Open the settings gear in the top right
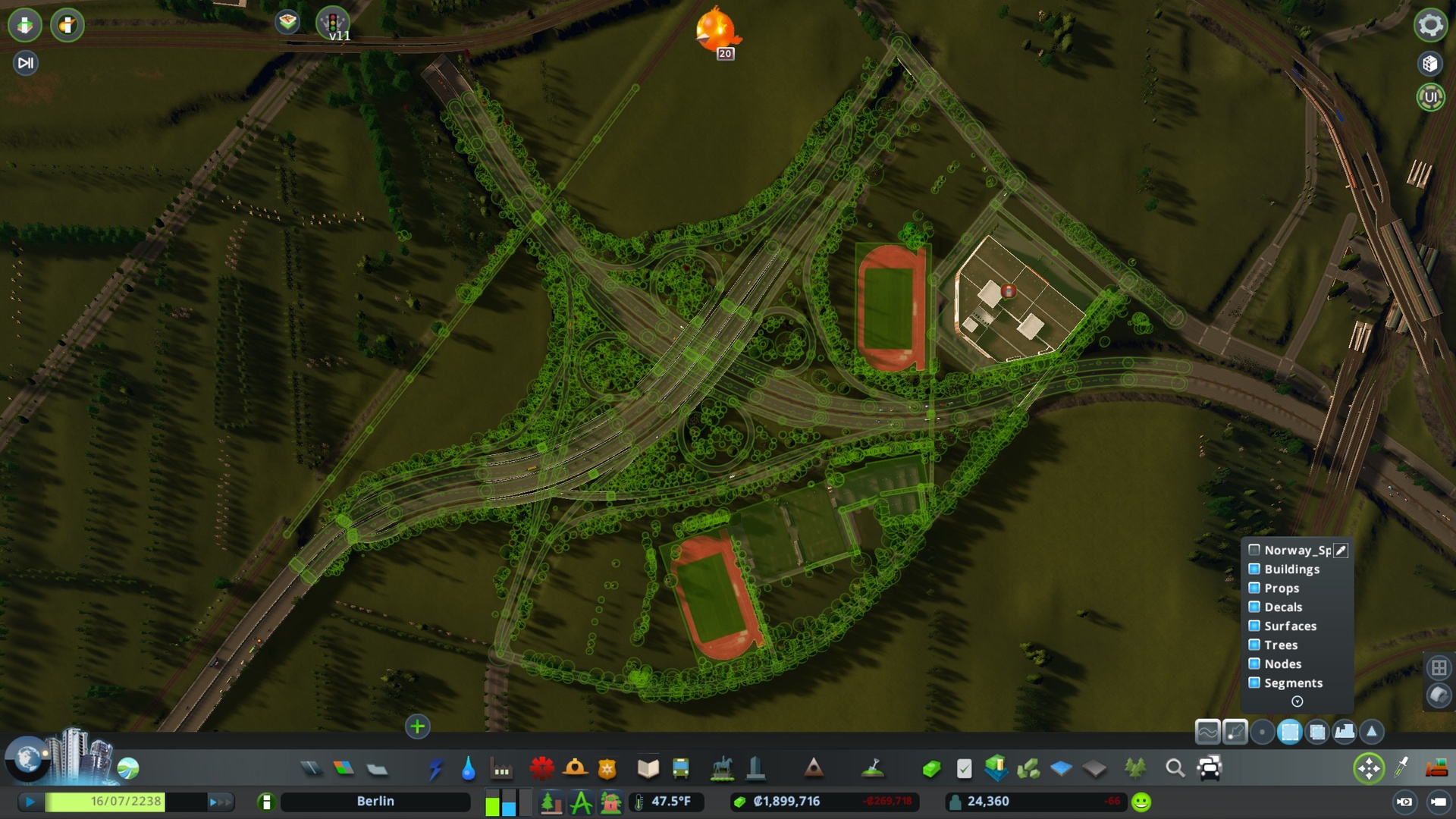This screenshot has height=819, width=1456. tap(1430, 25)
